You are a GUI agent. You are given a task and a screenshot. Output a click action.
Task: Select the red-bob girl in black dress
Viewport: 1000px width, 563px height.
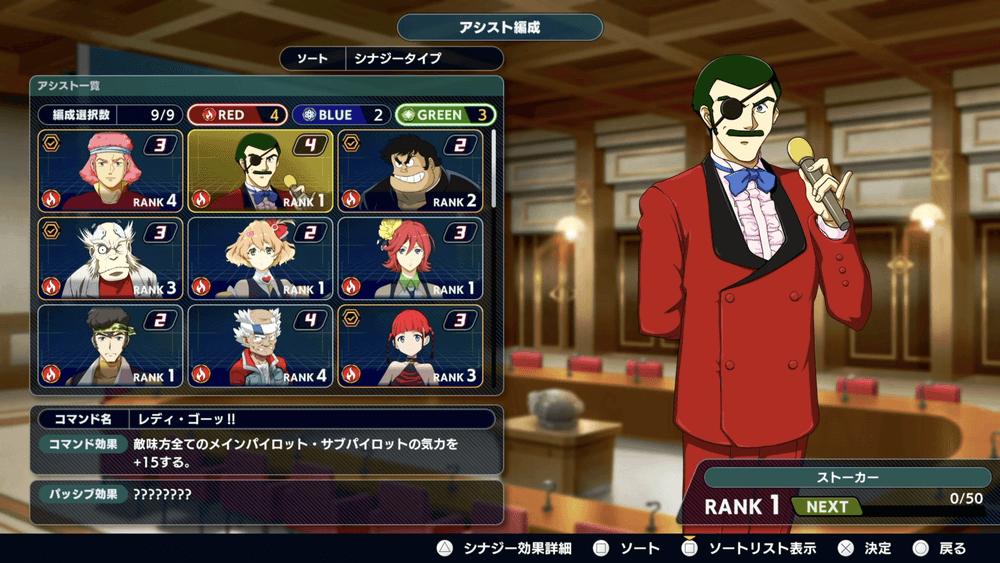[410, 346]
